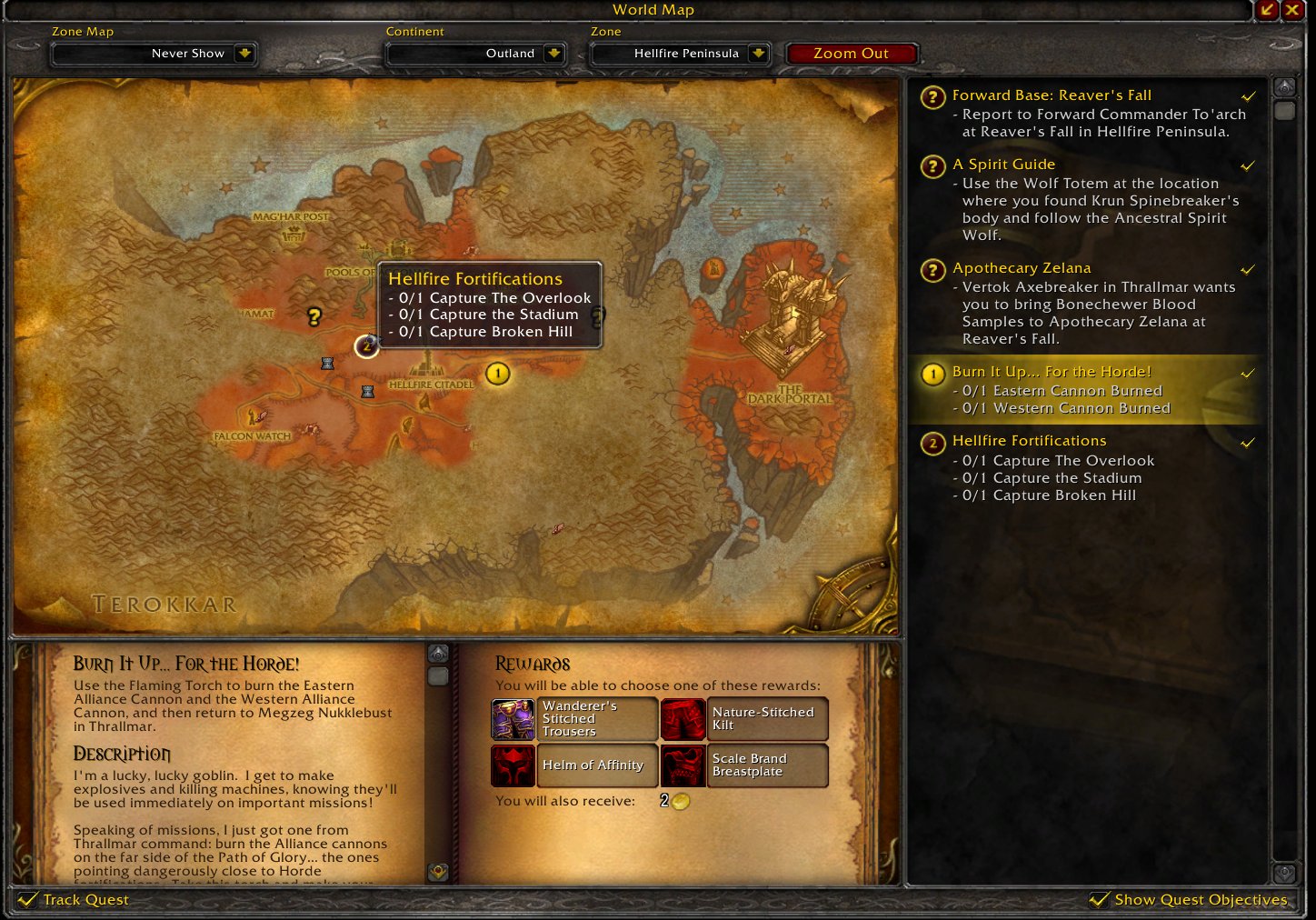
Task: Choose the Nature-Stitched Kilt reward icon
Action: pos(683,719)
